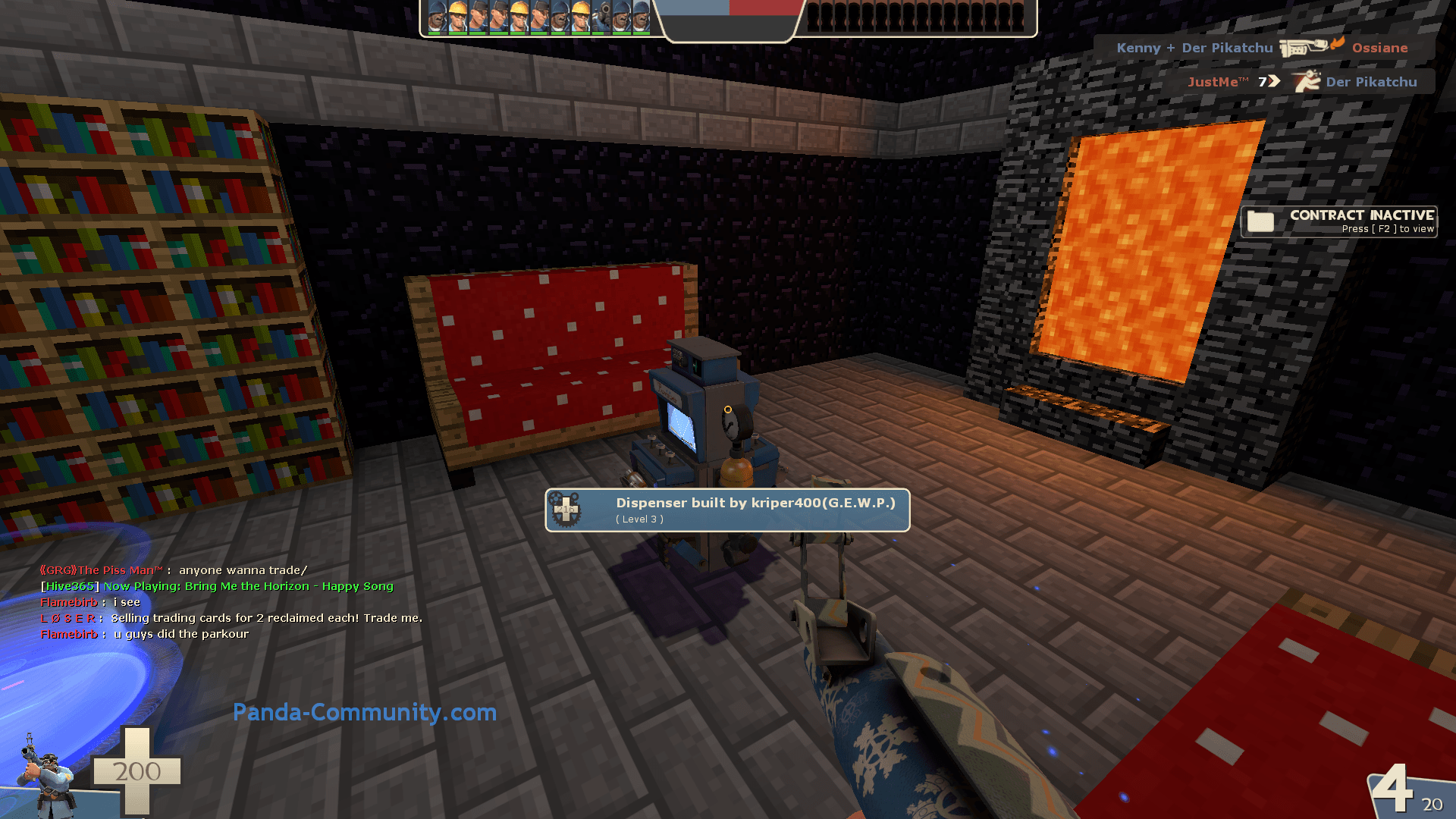
Task: Select the JustMe kill feed entry
Action: 1301,82
